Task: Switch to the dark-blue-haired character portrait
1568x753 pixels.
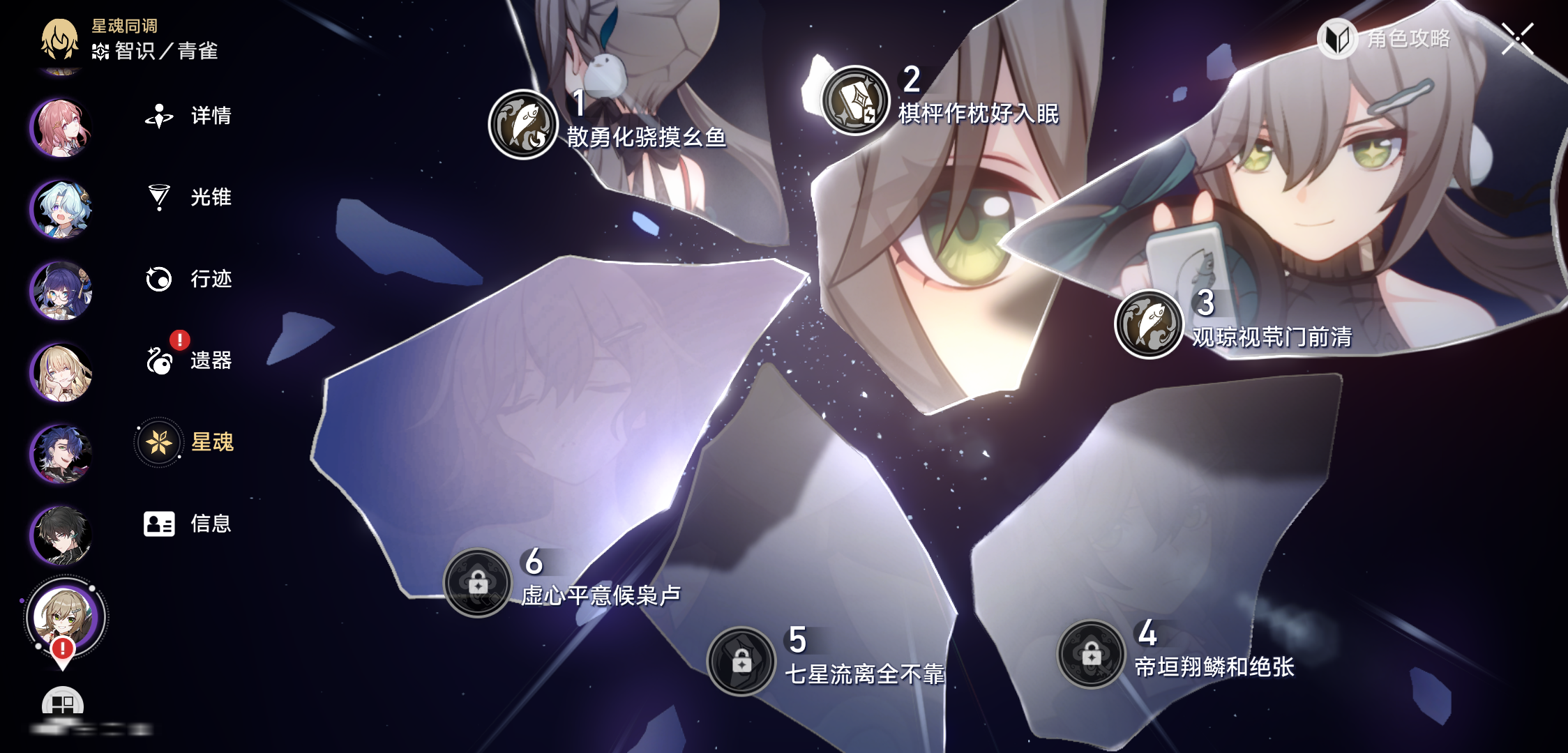Action: 61,454
